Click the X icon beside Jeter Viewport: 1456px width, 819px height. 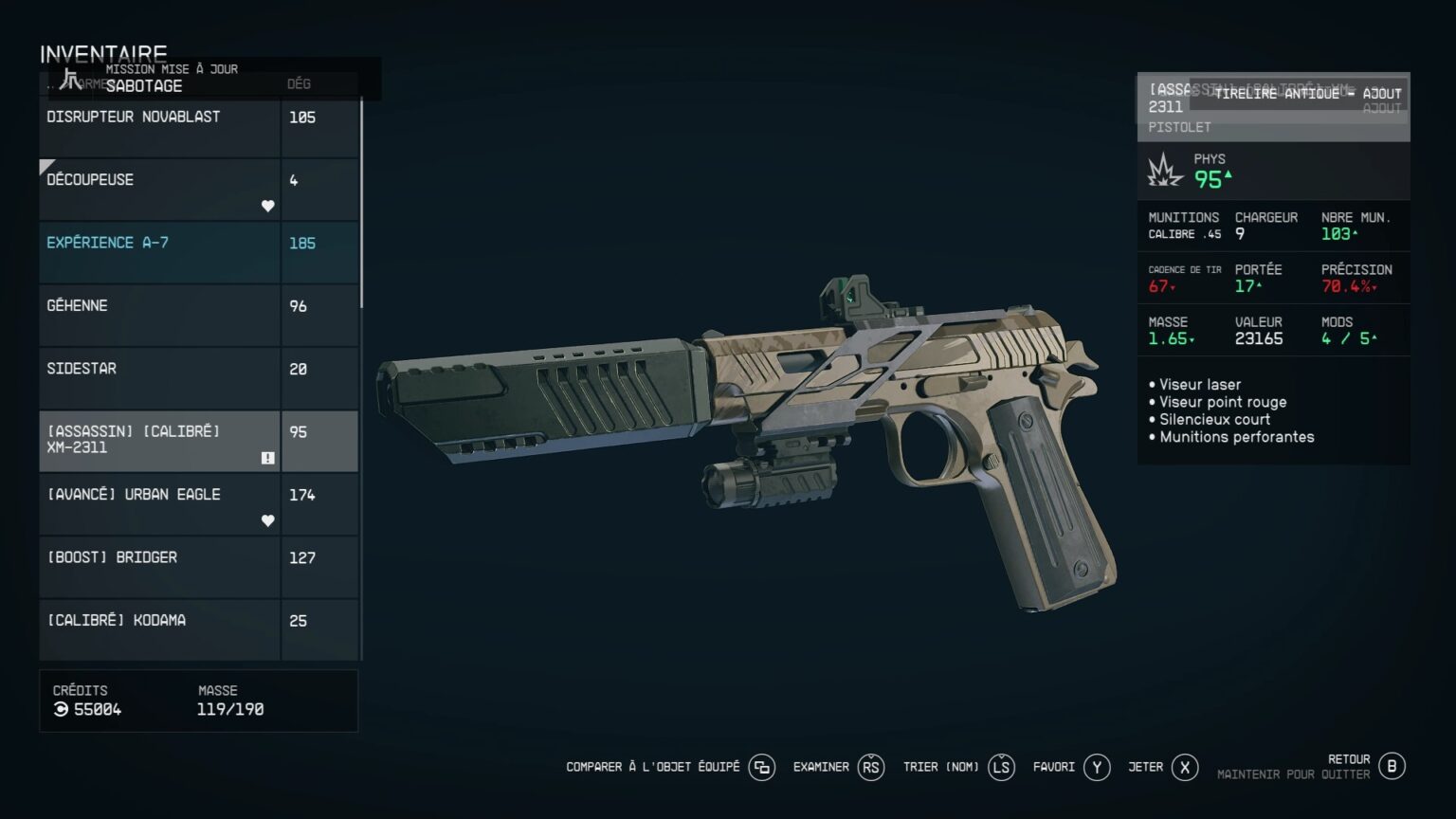click(x=1184, y=767)
